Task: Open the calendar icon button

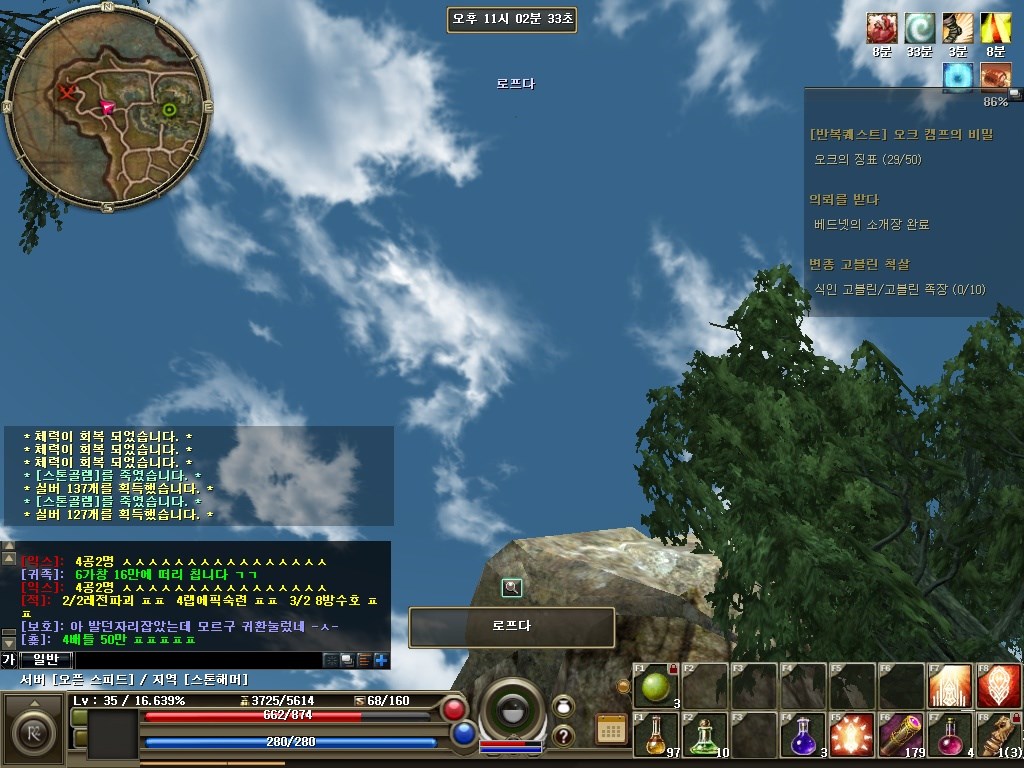Action: click(610, 728)
